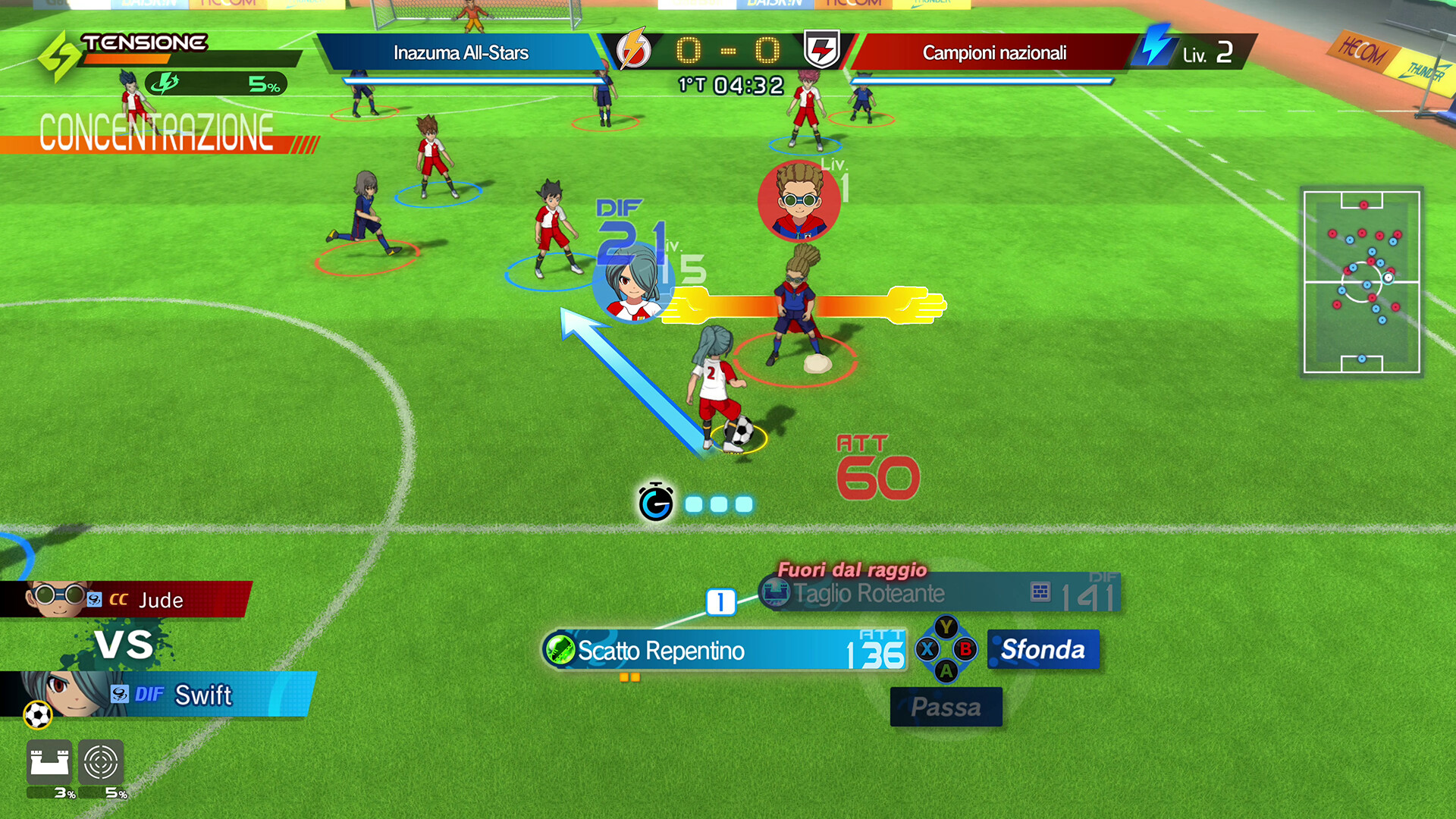
Task: Choose the Sfonda action
Action: 1043,650
